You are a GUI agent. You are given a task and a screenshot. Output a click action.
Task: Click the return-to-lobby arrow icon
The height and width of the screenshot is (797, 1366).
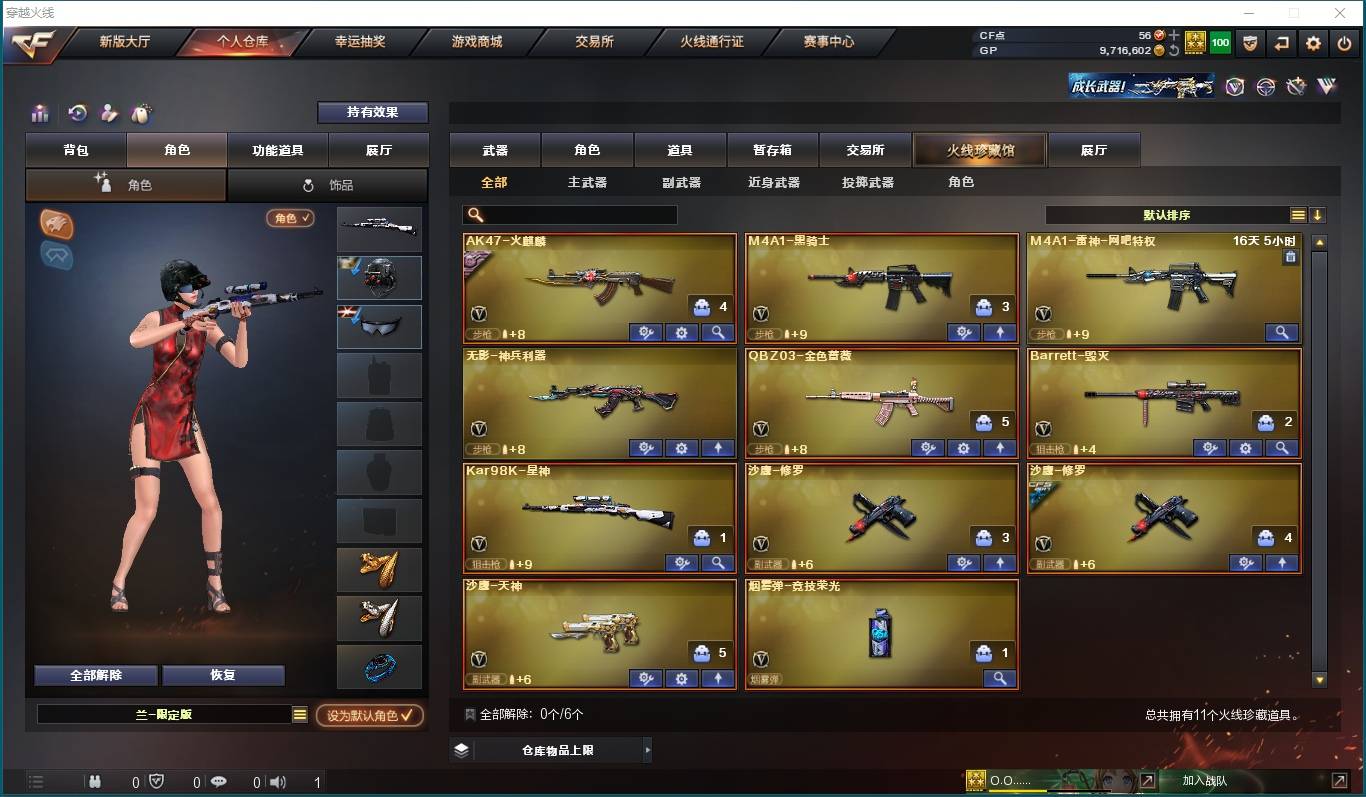1282,44
